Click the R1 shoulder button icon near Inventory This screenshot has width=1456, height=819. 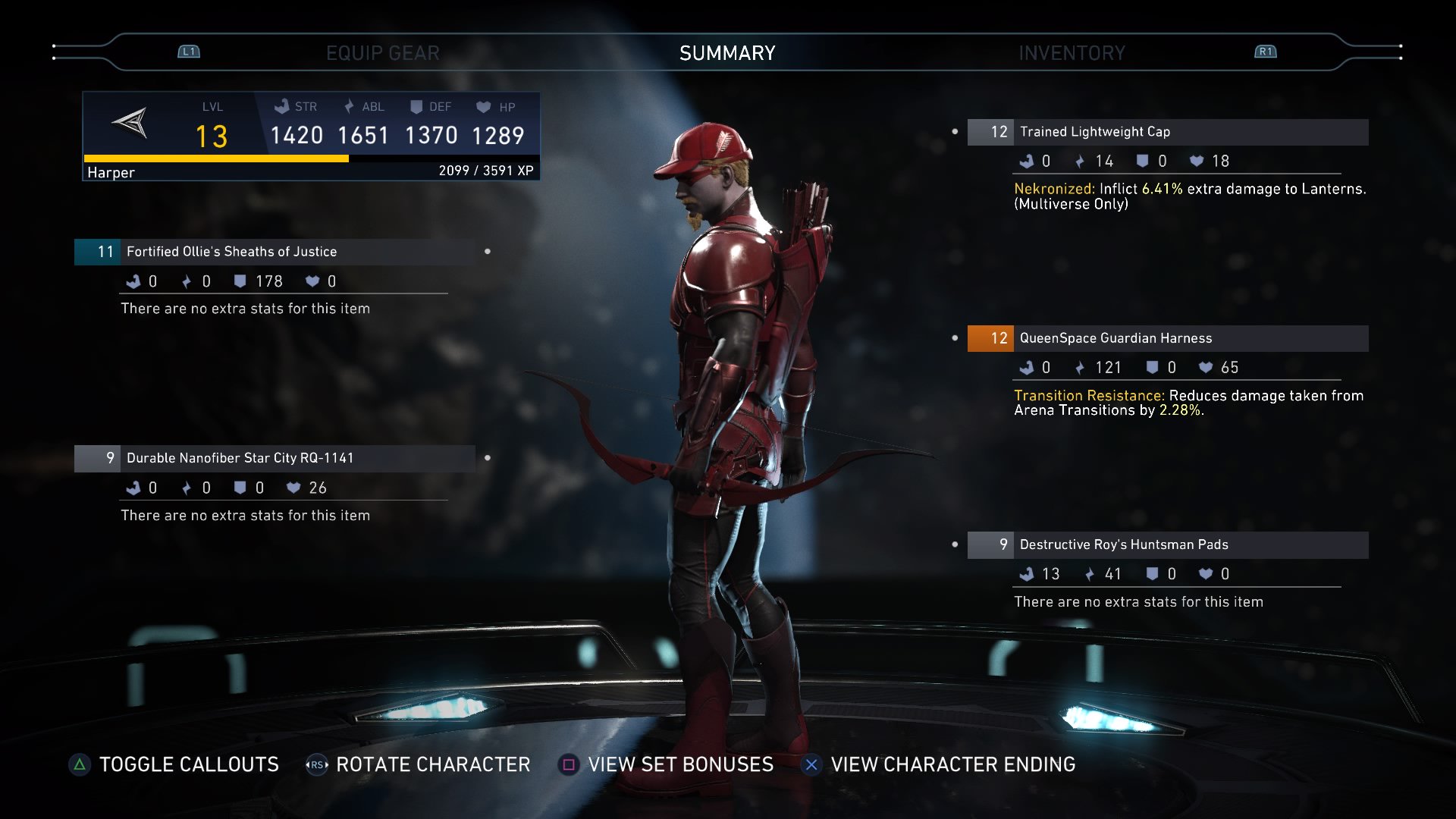click(1264, 51)
